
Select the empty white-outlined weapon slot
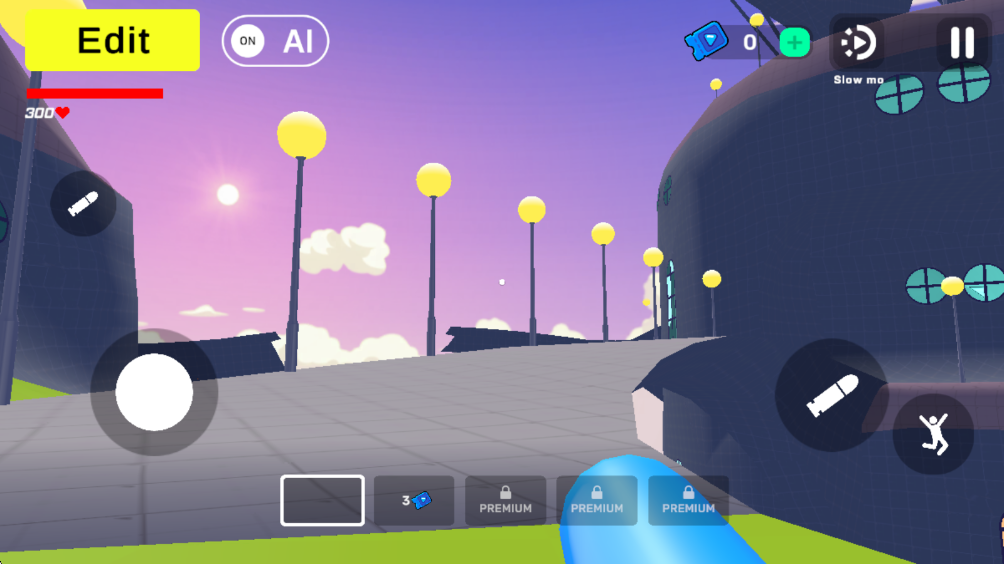click(322, 500)
